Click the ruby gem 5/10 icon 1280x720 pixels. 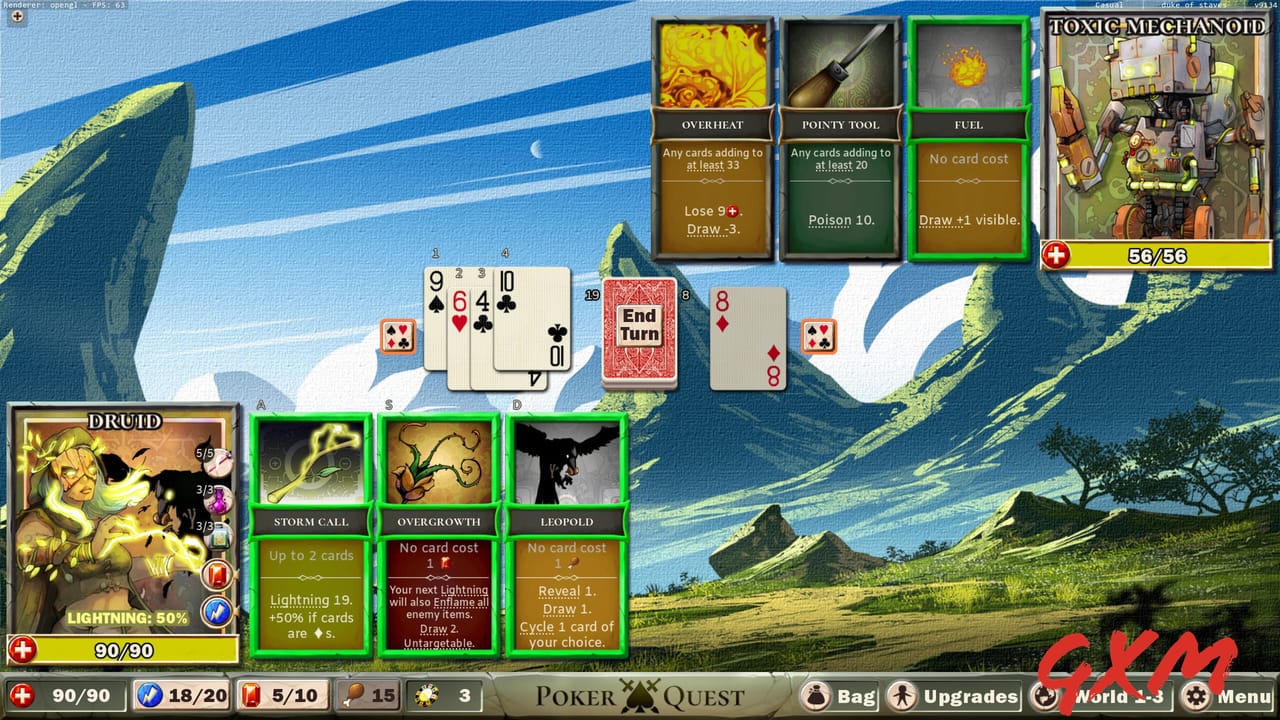pyautogui.click(x=250, y=694)
